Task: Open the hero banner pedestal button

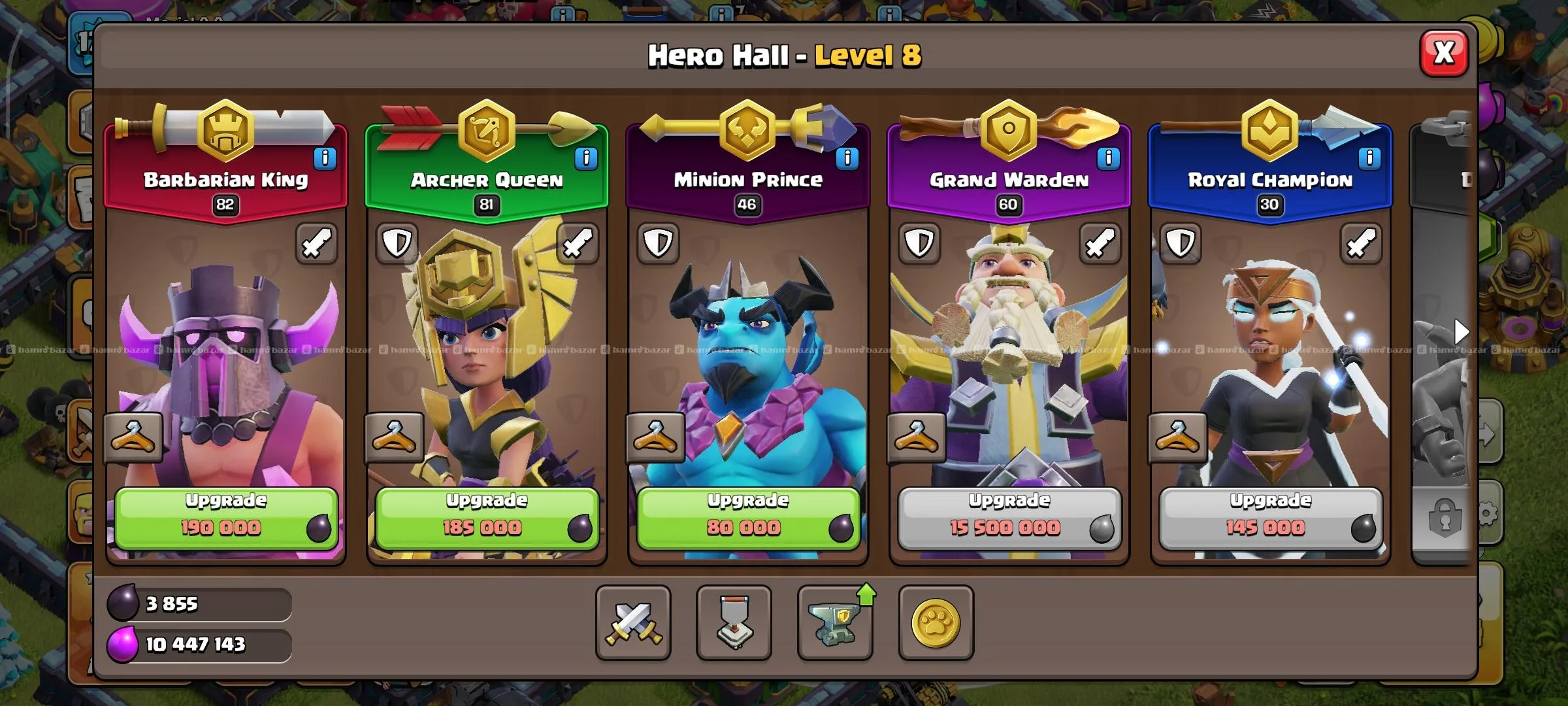Action: point(734,622)
